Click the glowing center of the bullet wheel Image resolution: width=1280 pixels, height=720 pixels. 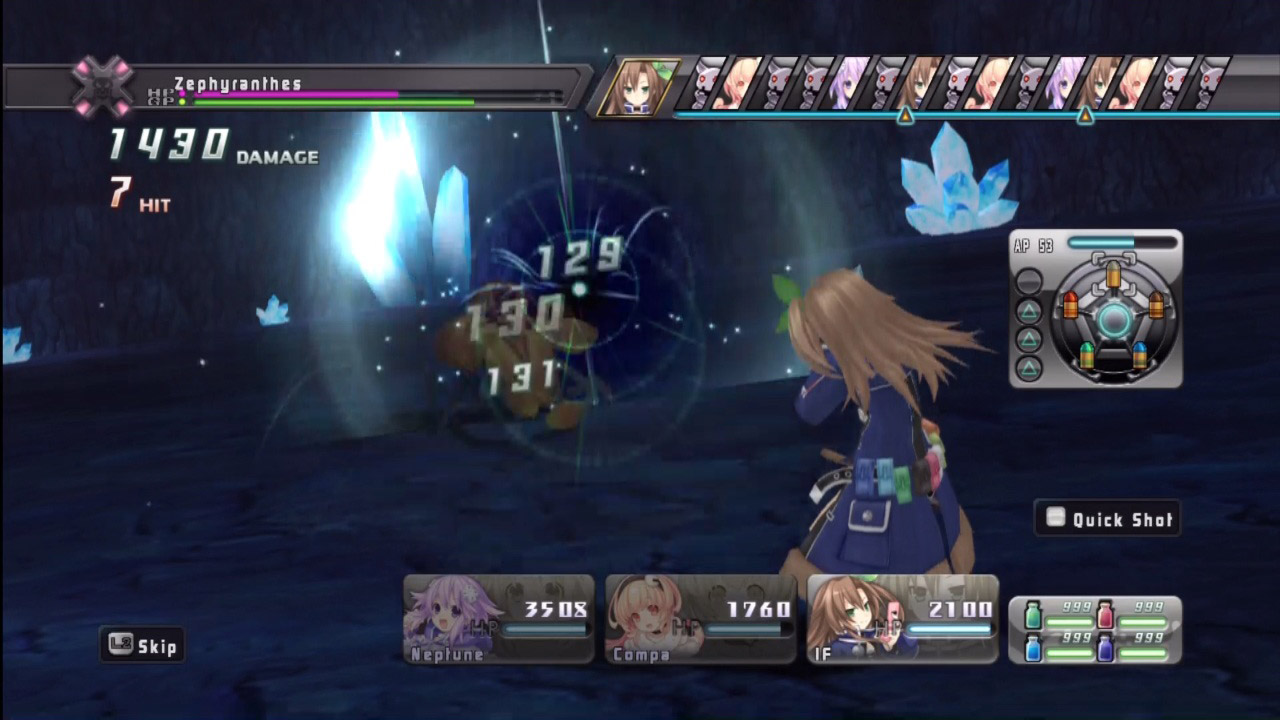1114,320
